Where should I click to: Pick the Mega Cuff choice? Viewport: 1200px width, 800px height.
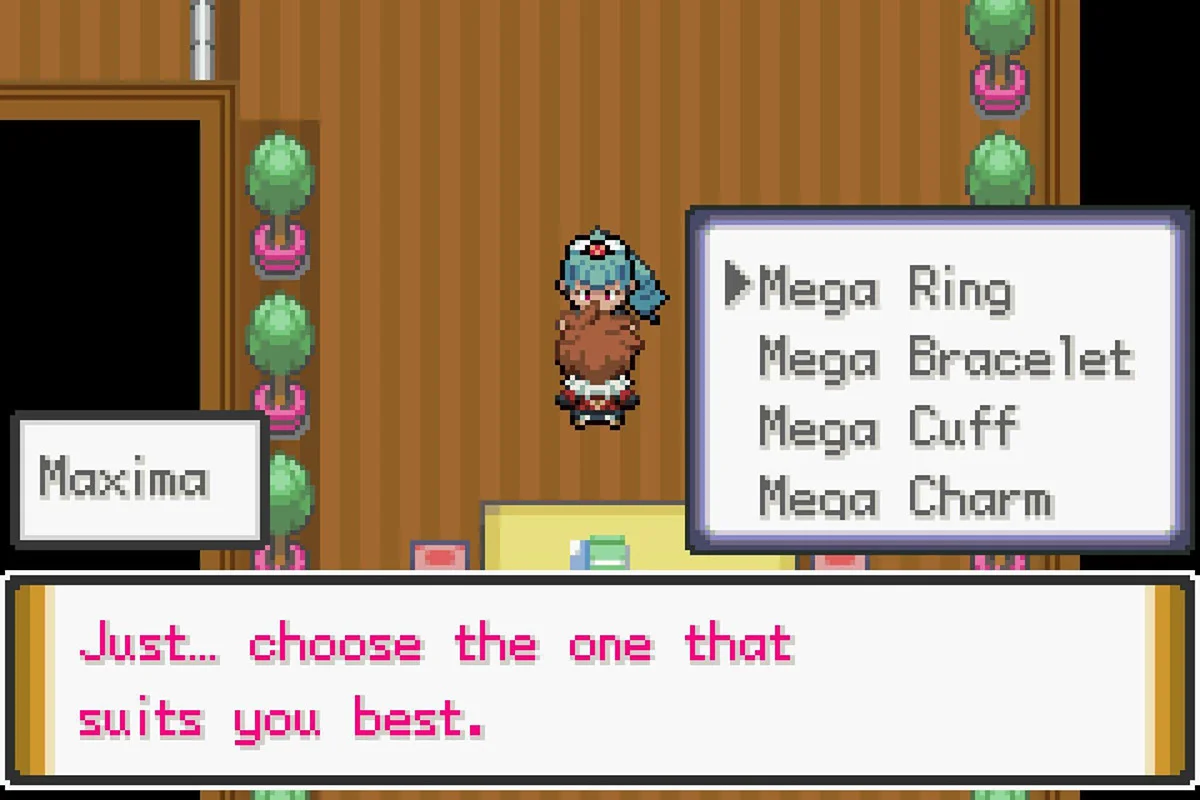(888, 429)
